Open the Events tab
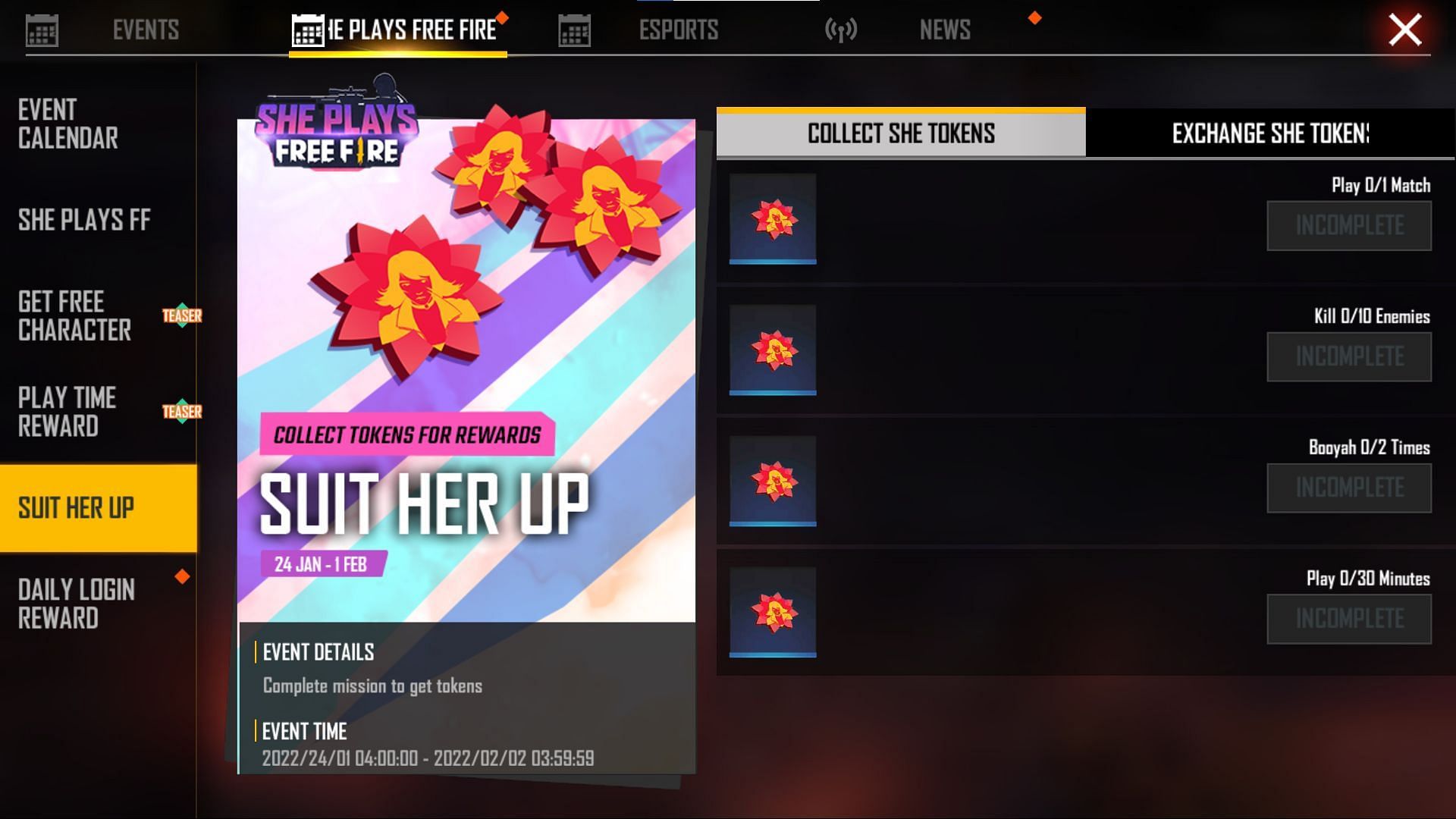 point(145,30)
